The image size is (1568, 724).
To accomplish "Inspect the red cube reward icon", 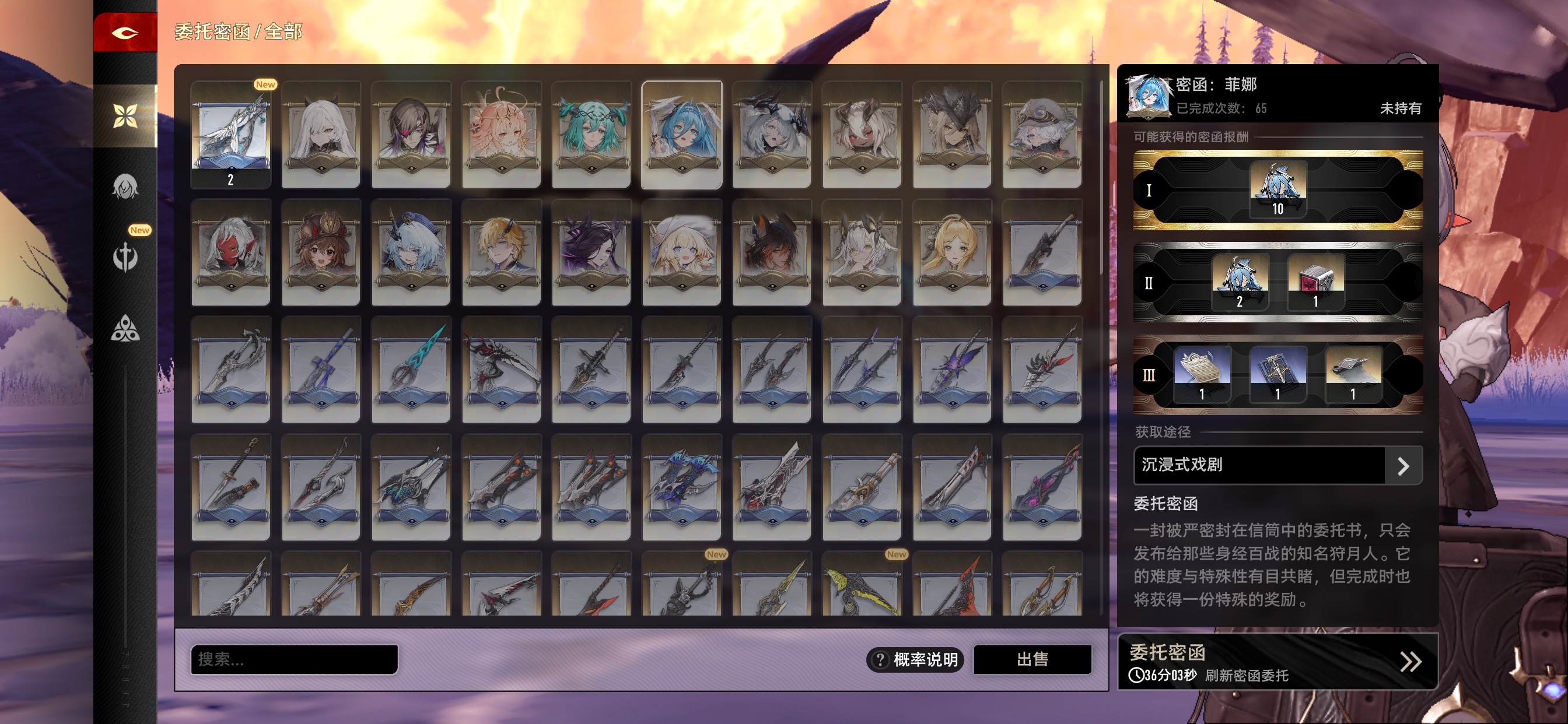I will pyautogui.click(x=1315, y=282).
